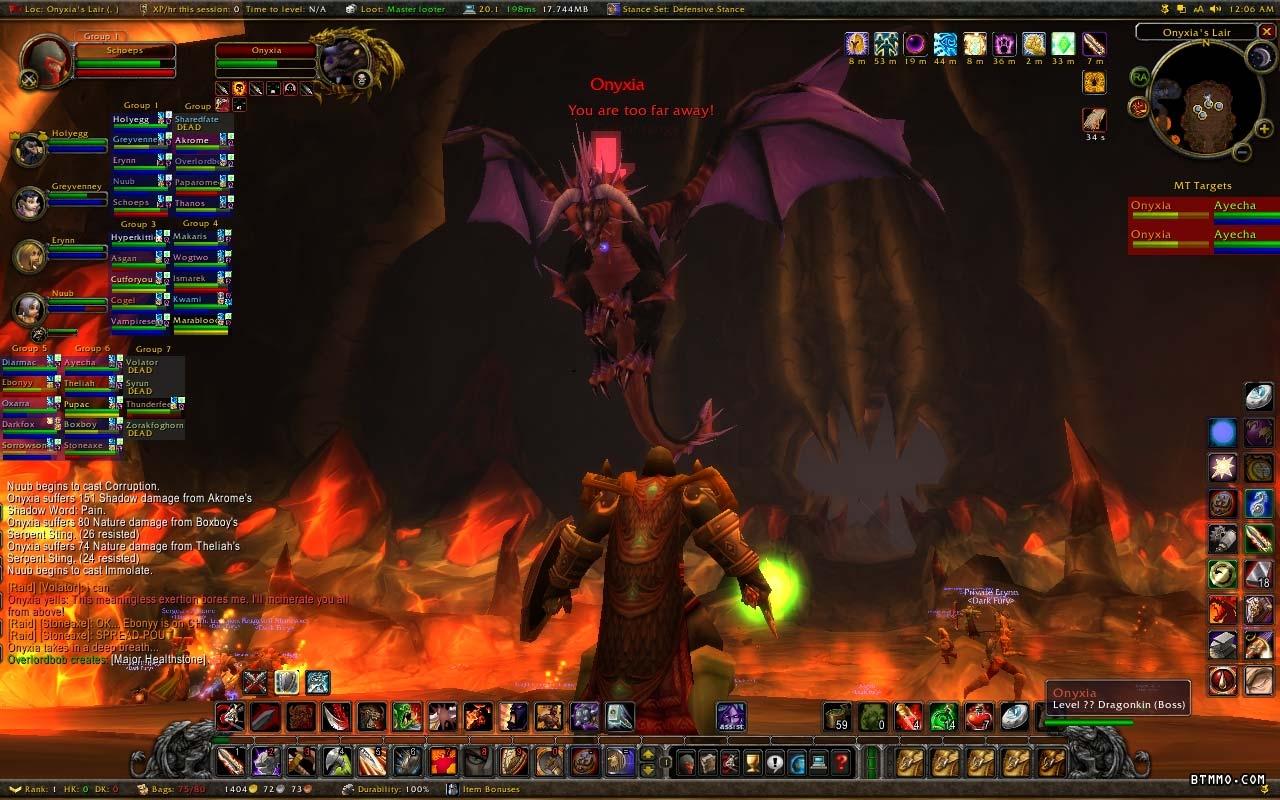Open the quest log exclamation mark button
The width and height of the screenshot is (1280, 800).
click(x=775, y=763)
